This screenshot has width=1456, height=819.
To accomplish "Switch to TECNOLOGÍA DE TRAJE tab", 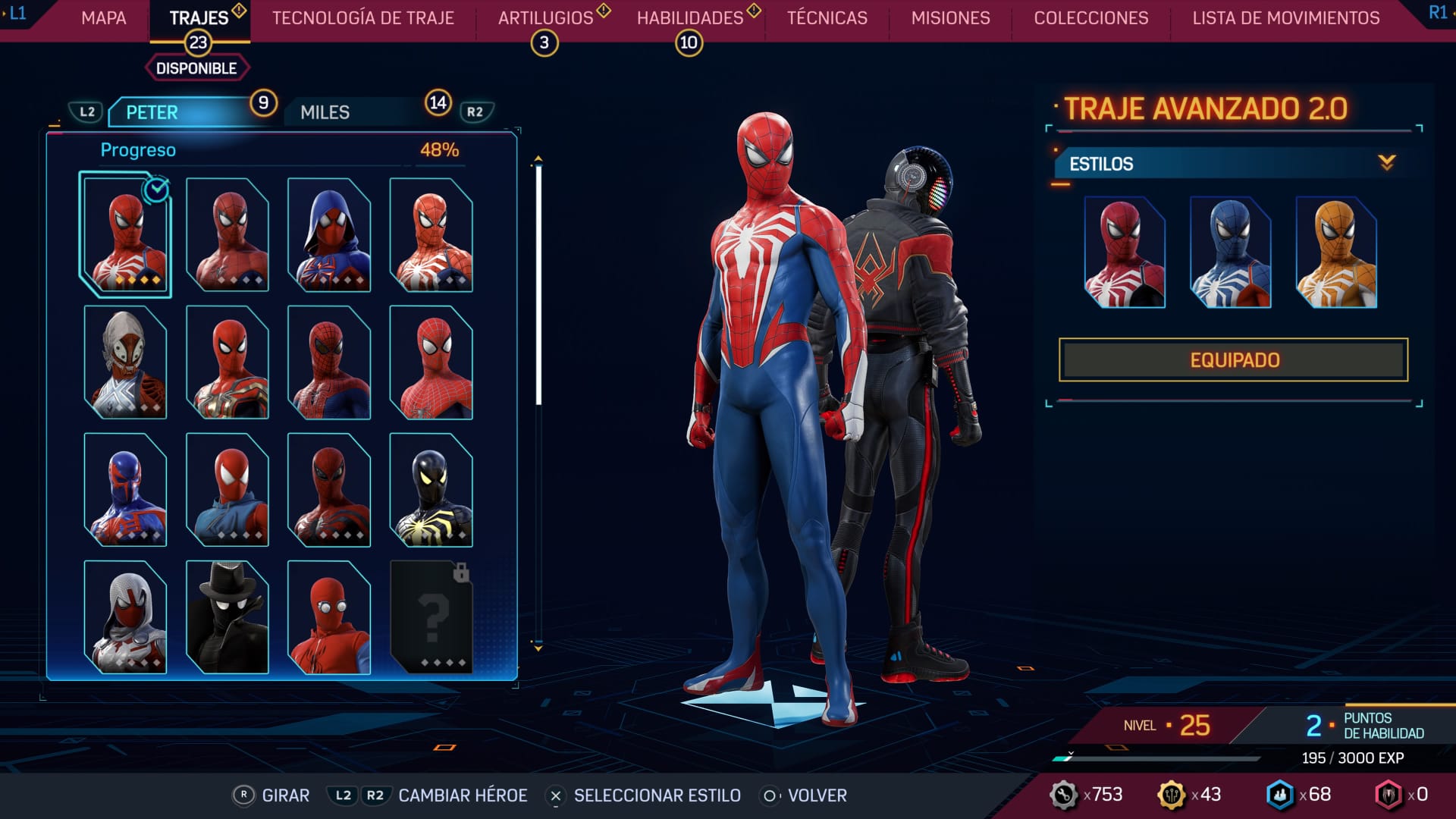I will tap(363, 18).
